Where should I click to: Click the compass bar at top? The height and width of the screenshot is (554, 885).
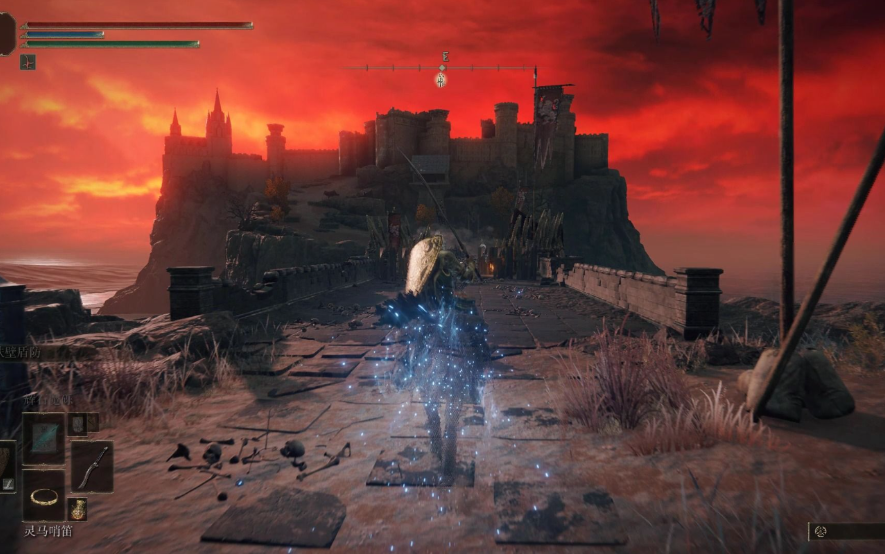[x=440, y=68]
